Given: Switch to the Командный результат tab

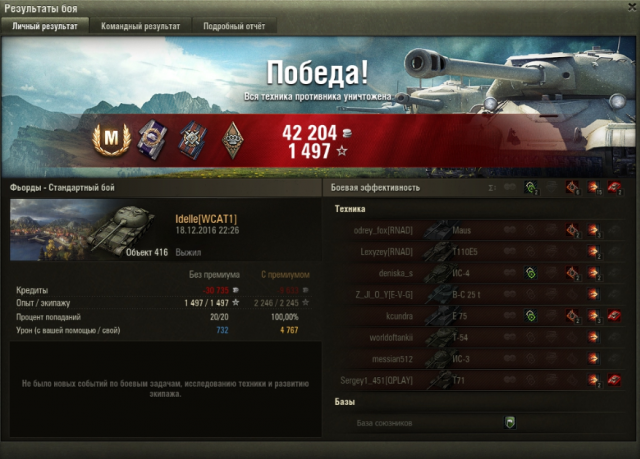Looking at the screenshot, I should pyautogui.click(x=141, y=26).
